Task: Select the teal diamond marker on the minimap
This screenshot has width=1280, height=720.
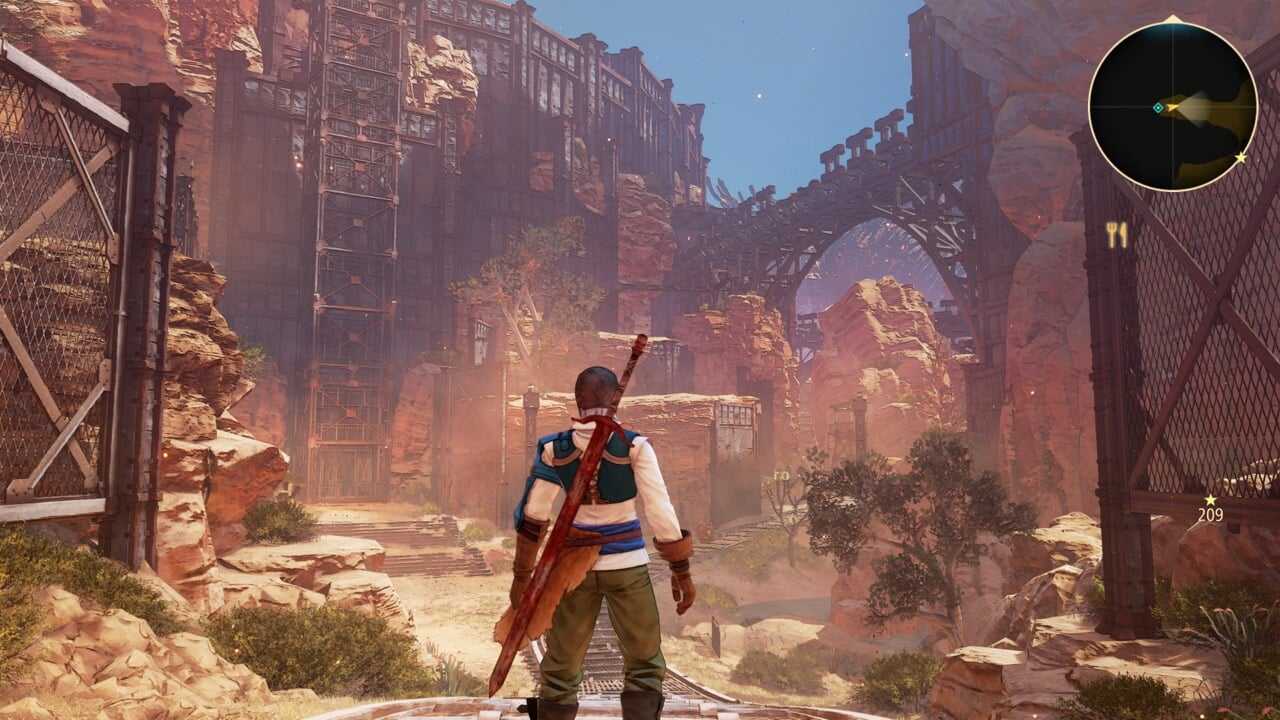Action: pyautogui.click(x=1158, y=107)
